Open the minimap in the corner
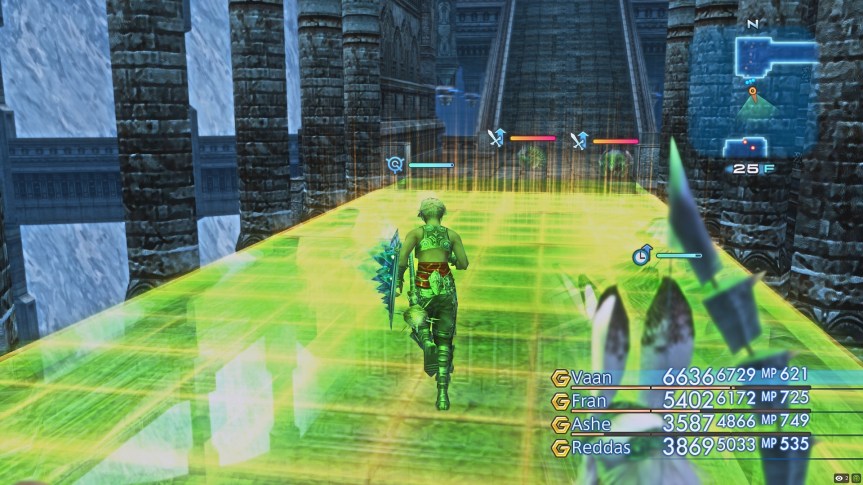The image size is (863, 485). click(x=750, y=95)
